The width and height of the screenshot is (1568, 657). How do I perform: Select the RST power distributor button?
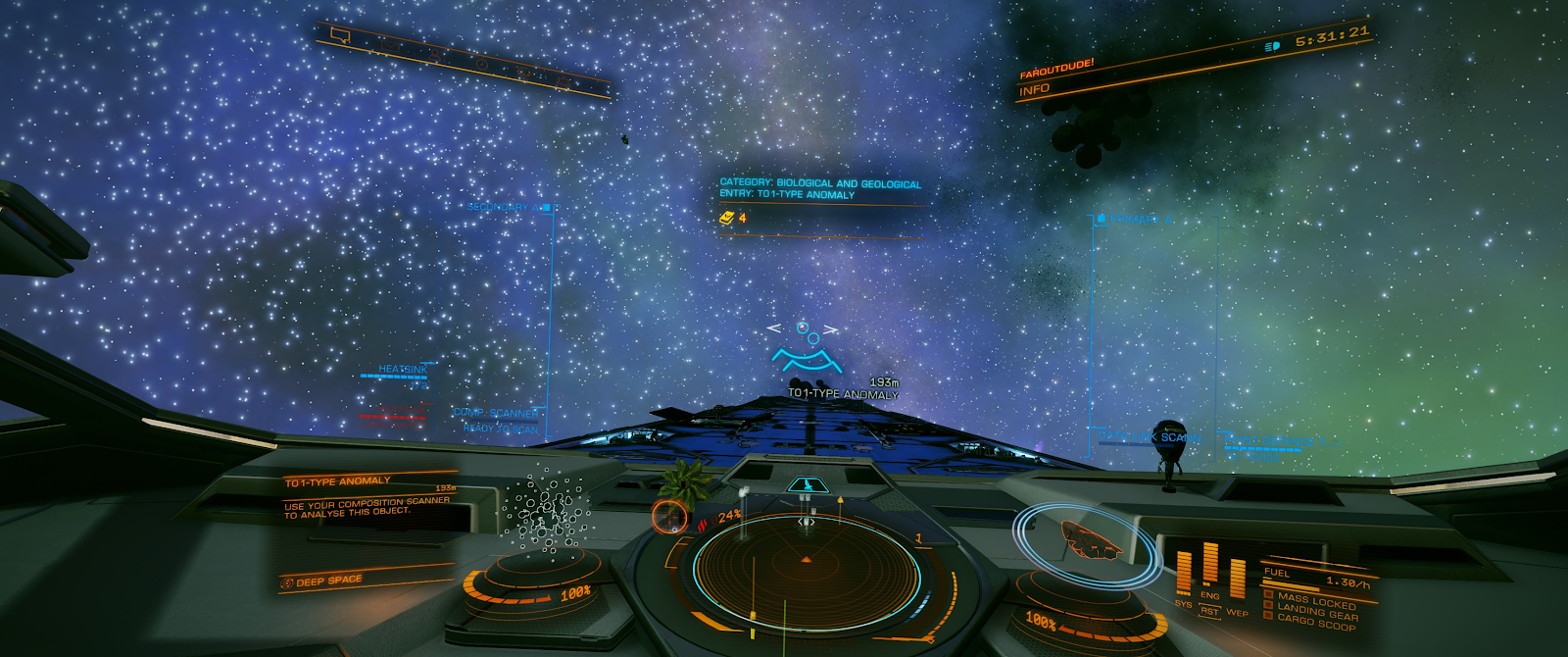point(1210,612)
